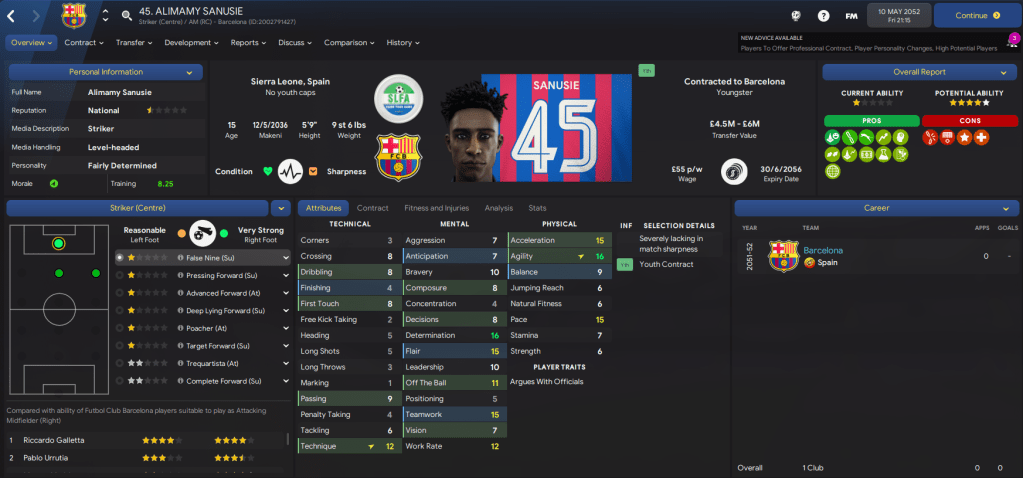Expand the Personal Information panel dropdown
The height and width of the screenshot is (478, 1023).
(x=189, y=72)
